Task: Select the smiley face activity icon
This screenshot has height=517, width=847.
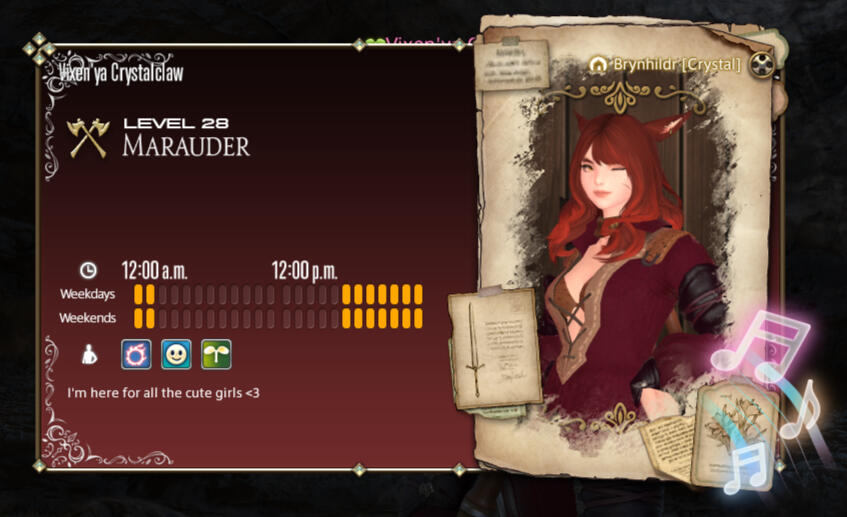Action: (x=176, y=354)
